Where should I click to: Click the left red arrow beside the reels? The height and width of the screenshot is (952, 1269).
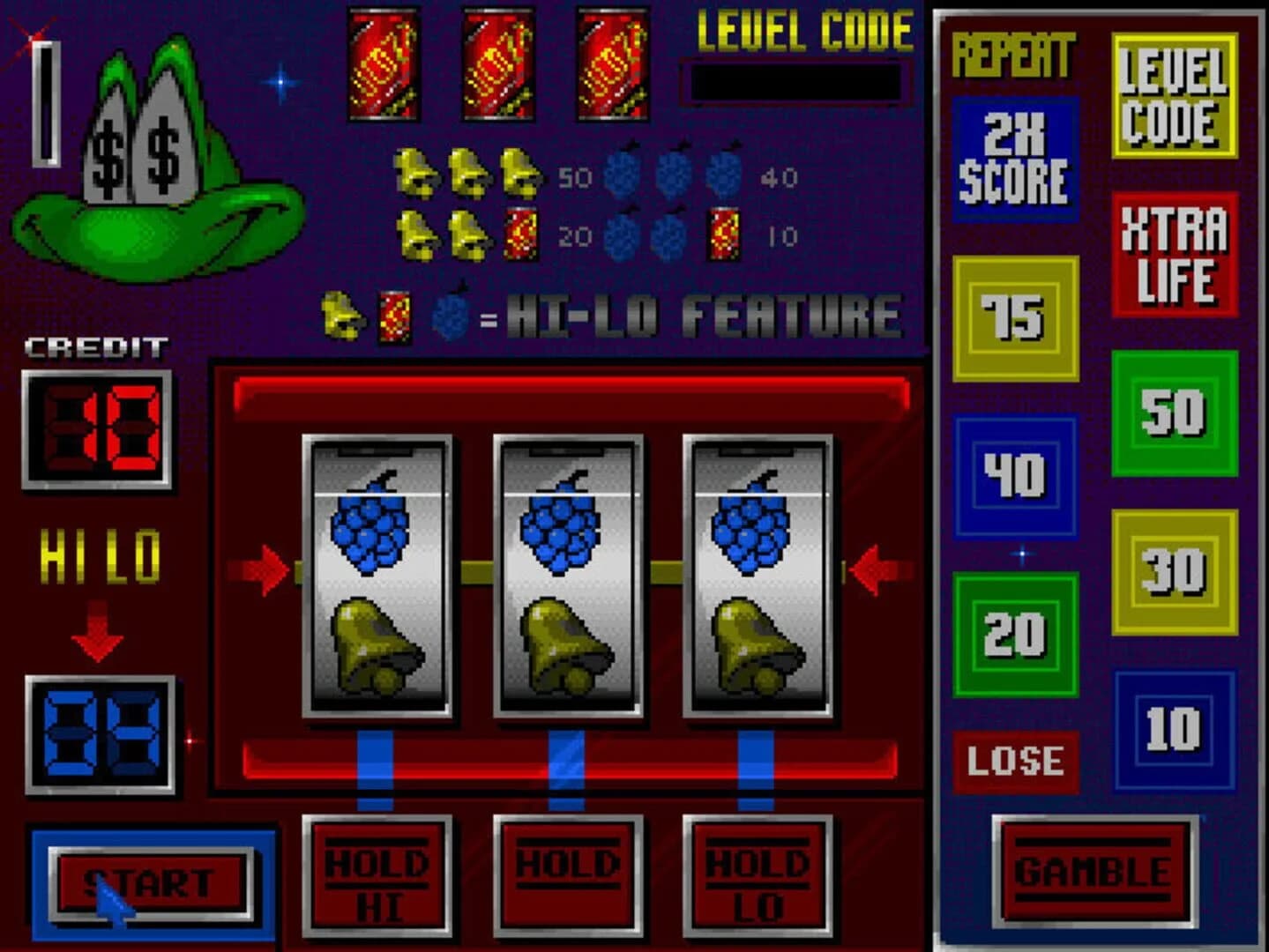260,569
